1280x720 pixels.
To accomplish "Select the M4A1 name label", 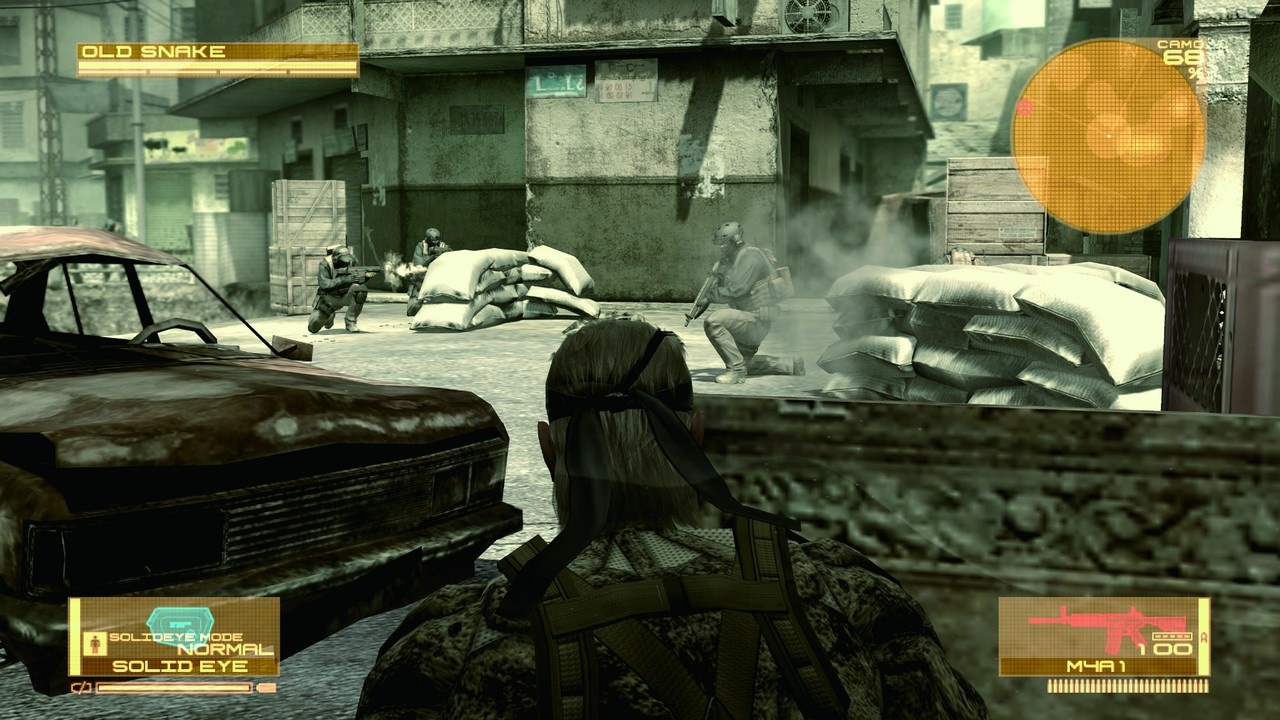I will 1096,666.
